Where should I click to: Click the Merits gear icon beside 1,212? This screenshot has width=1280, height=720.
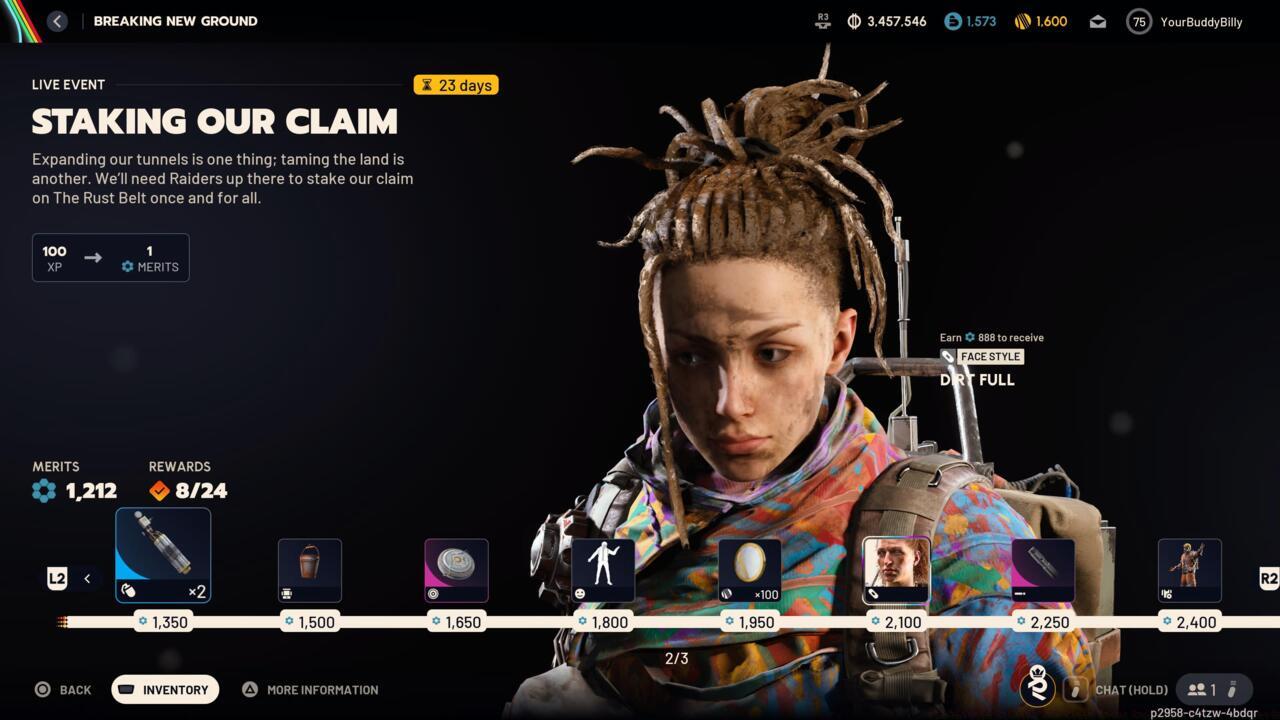[x=43, y=491]
